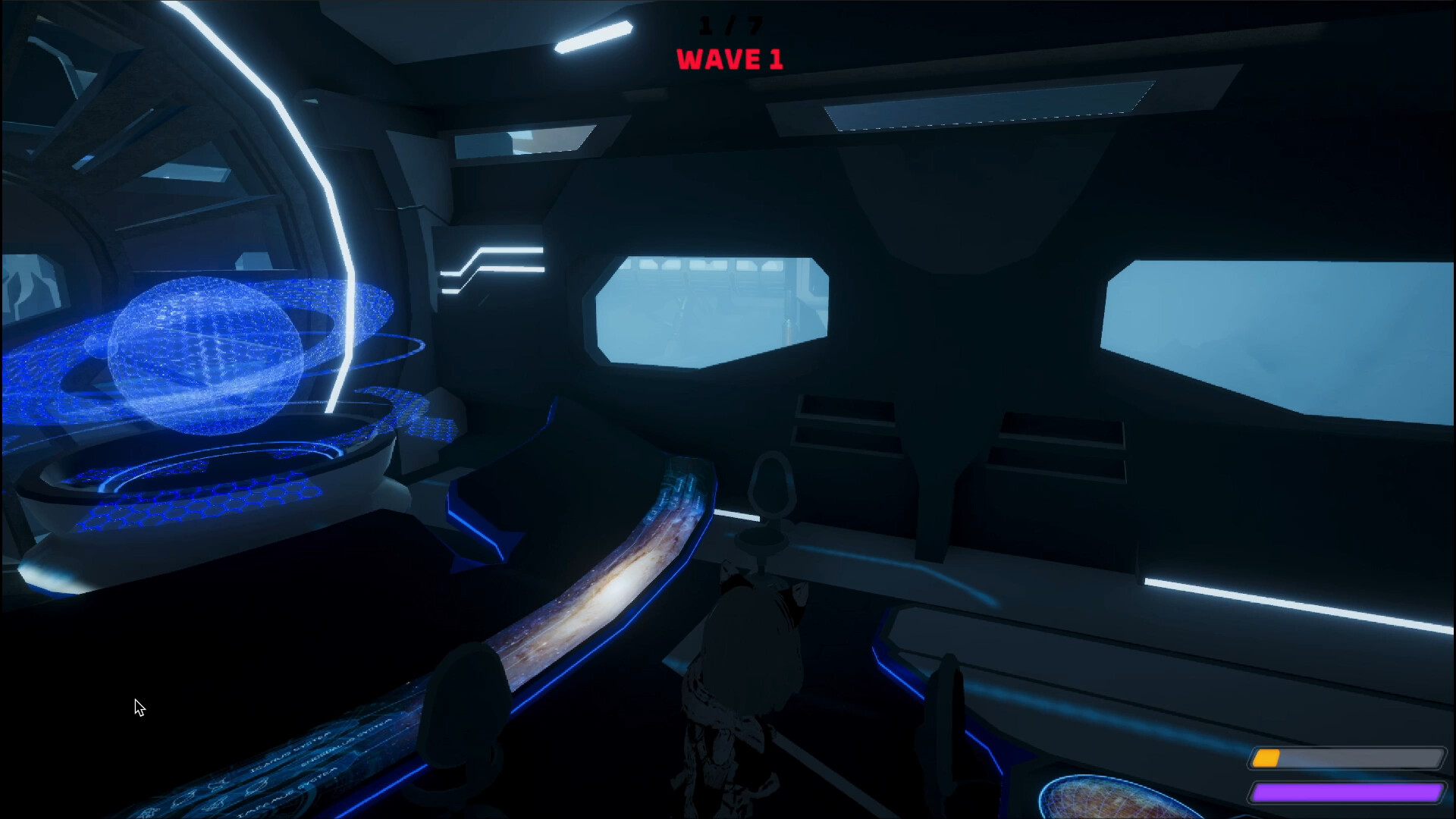Expand the enemy counter showing 1 / 7
Image resolution: width=1456 pixels, height=819 pixels.
729,24
